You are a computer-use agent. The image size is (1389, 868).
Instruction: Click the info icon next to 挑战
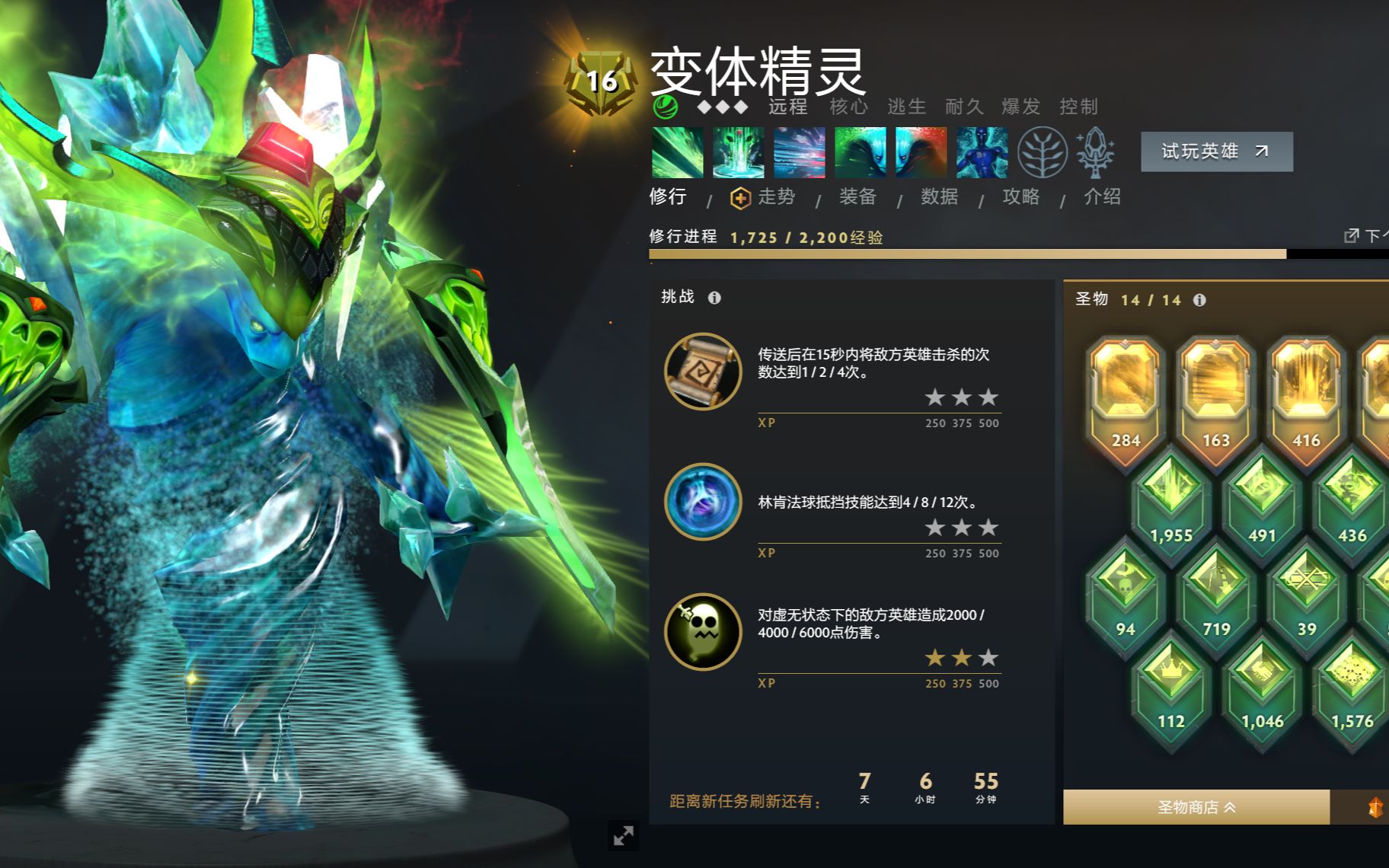tap(714, 298)
